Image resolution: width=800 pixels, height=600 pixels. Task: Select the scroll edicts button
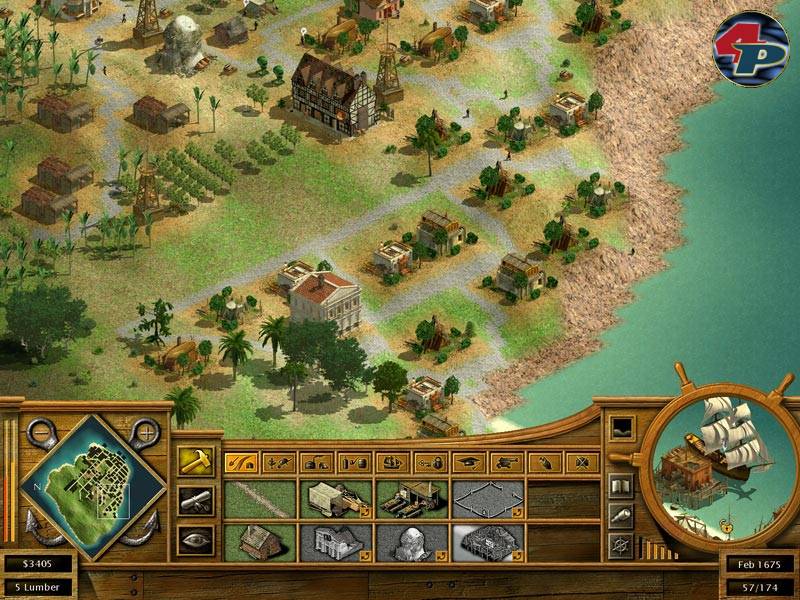pos(193,500)
